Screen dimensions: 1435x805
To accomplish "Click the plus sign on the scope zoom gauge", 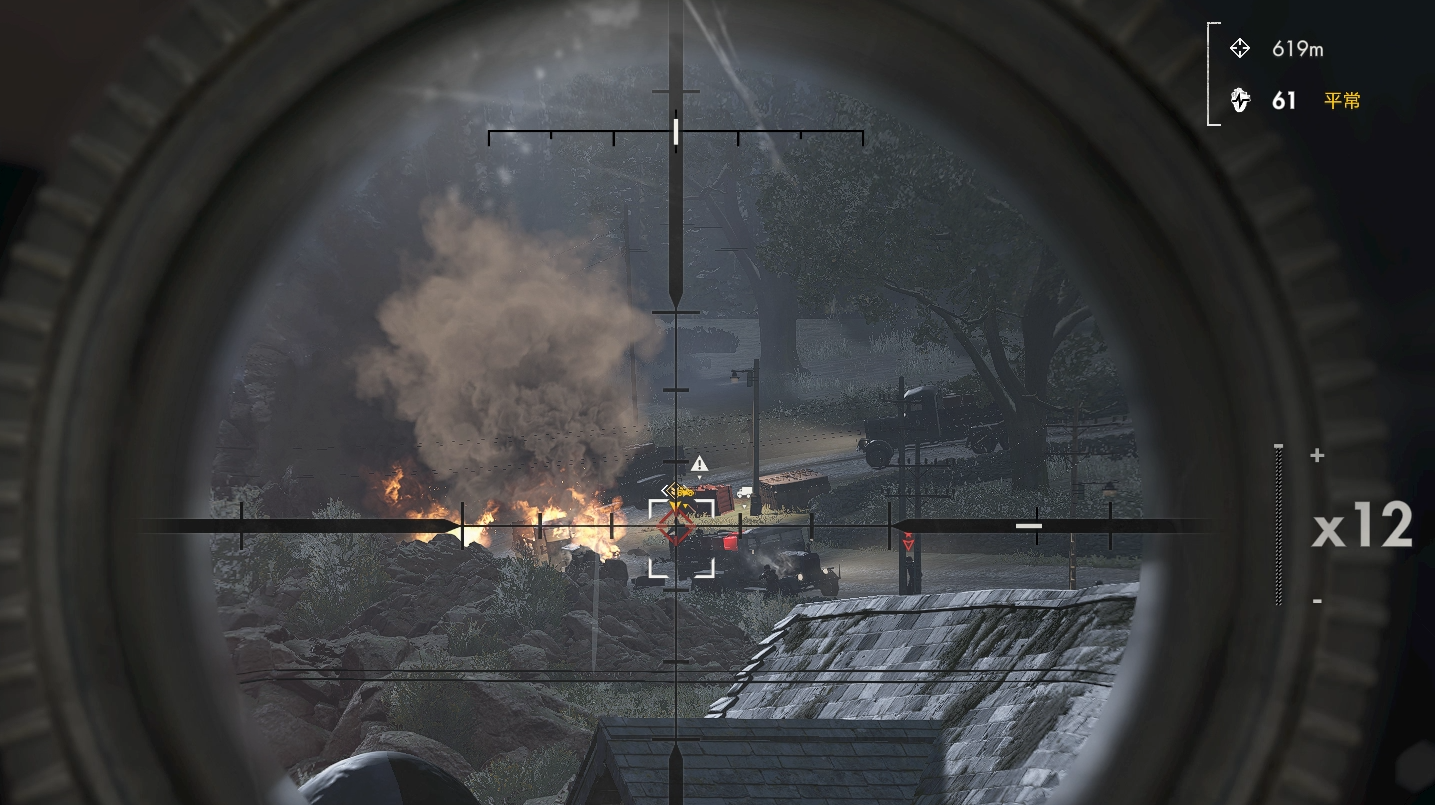I will coord(1317,456).
